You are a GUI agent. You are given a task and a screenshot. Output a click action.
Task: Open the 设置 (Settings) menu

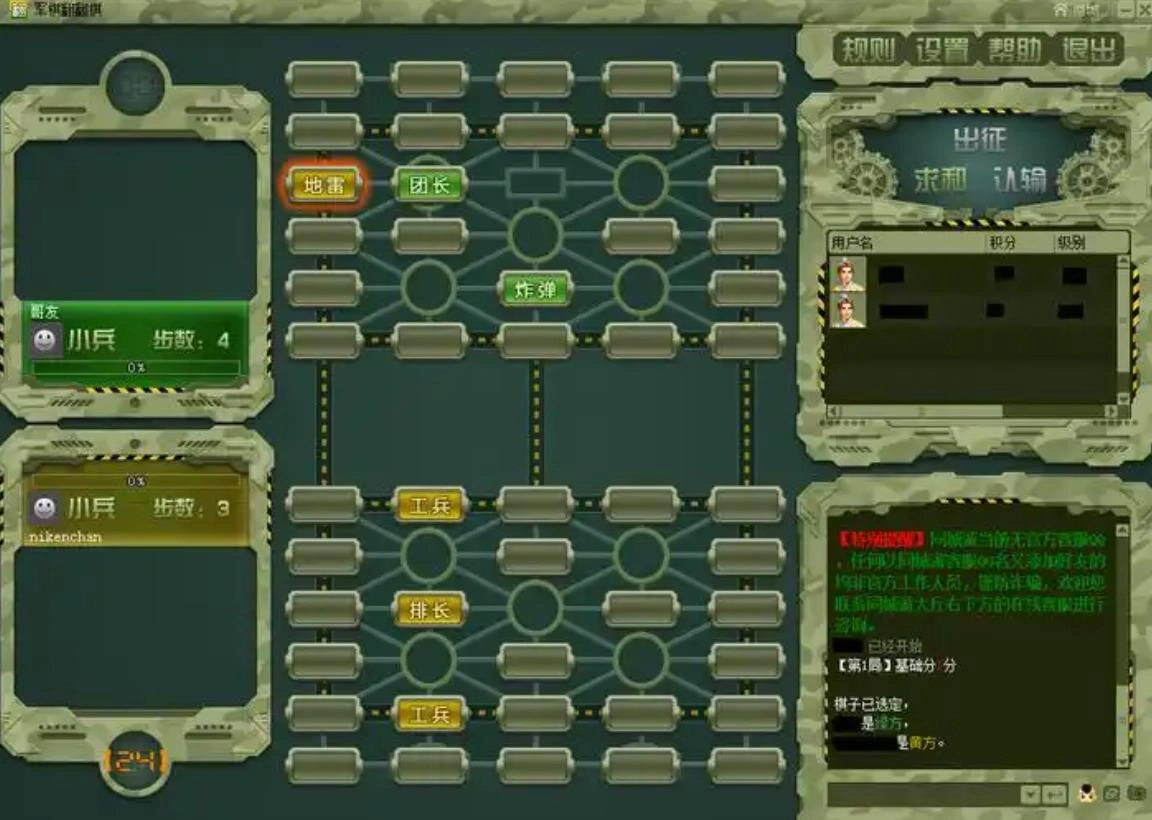[x=942, y=50]
